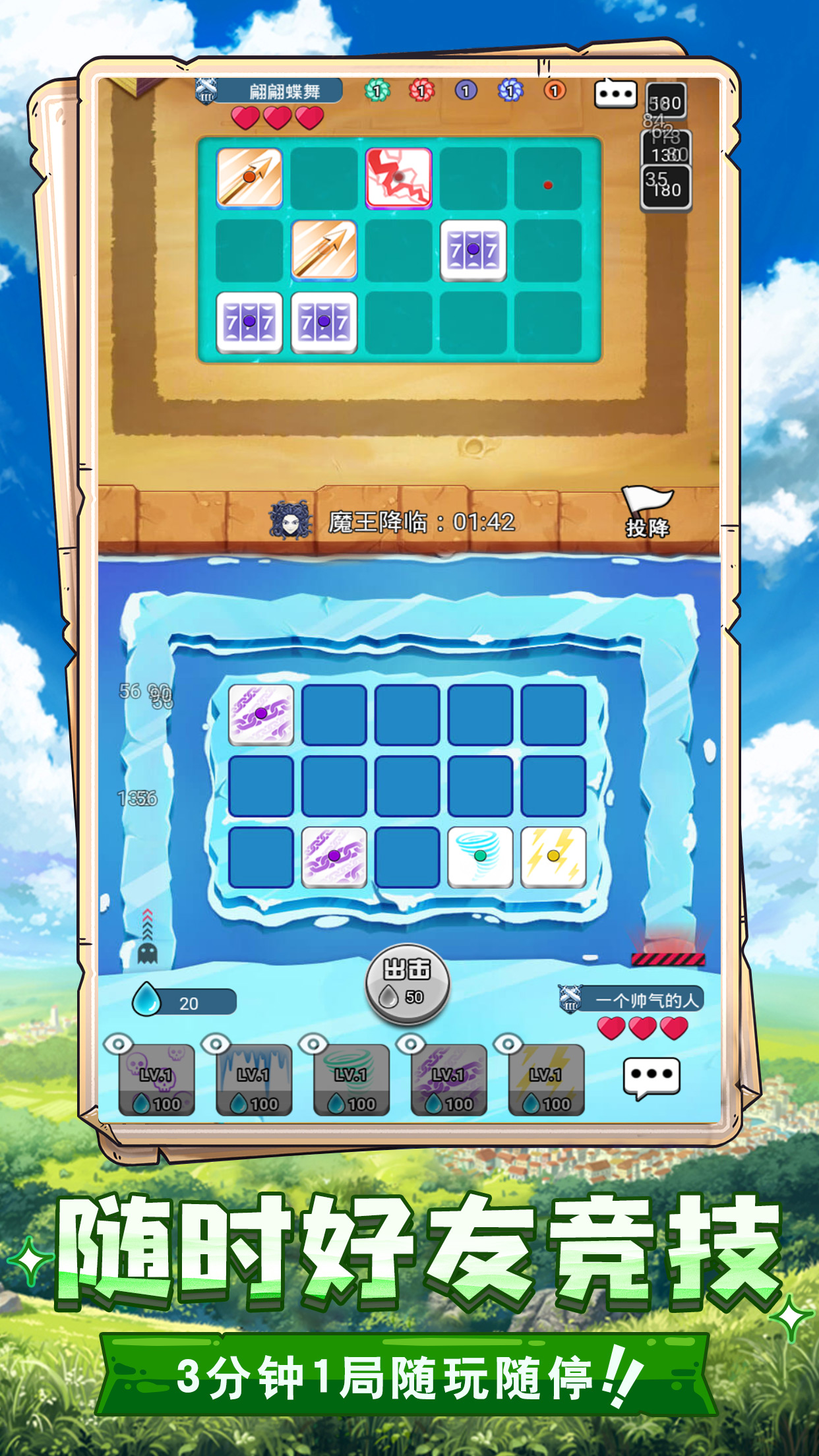The image size is (819, 1456).
Task: Select the tornado tile on the ice board
Action: 480,856
